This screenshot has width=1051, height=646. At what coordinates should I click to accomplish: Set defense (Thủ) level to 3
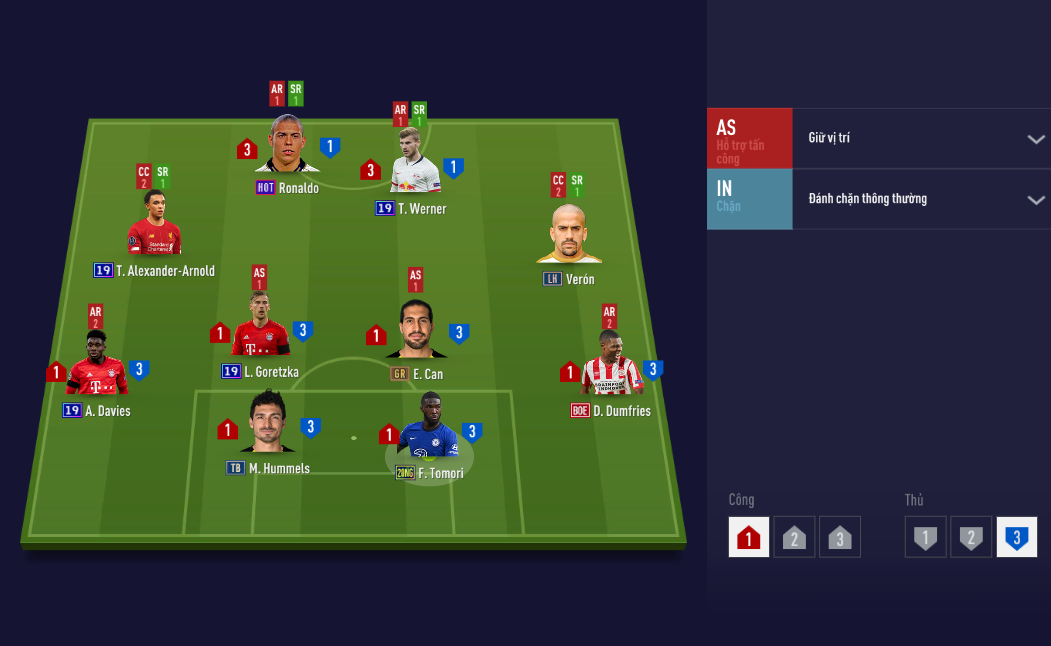pyautogui.click(x=1017, y=537)
